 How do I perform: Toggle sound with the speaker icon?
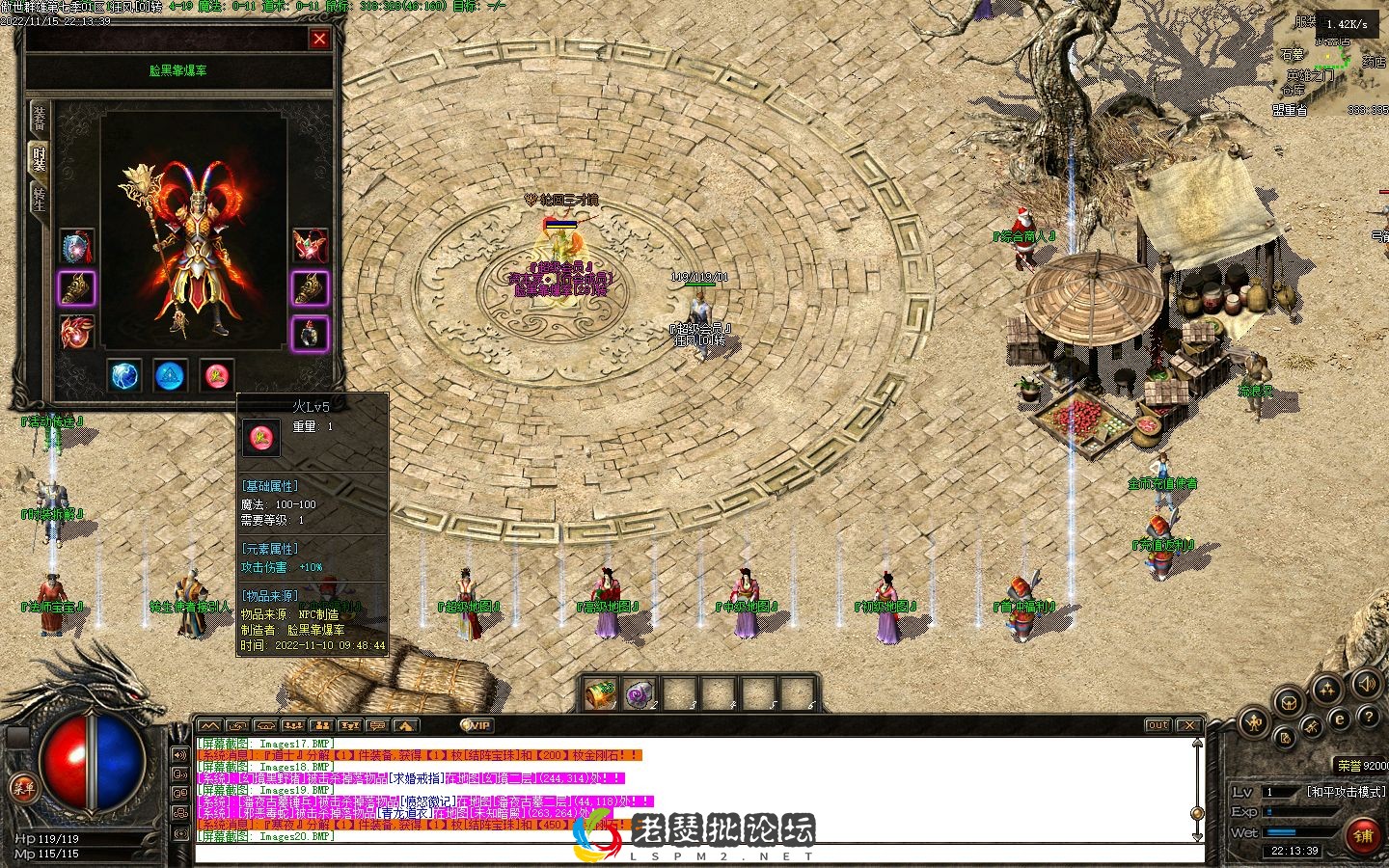(x=1366, y=685)
